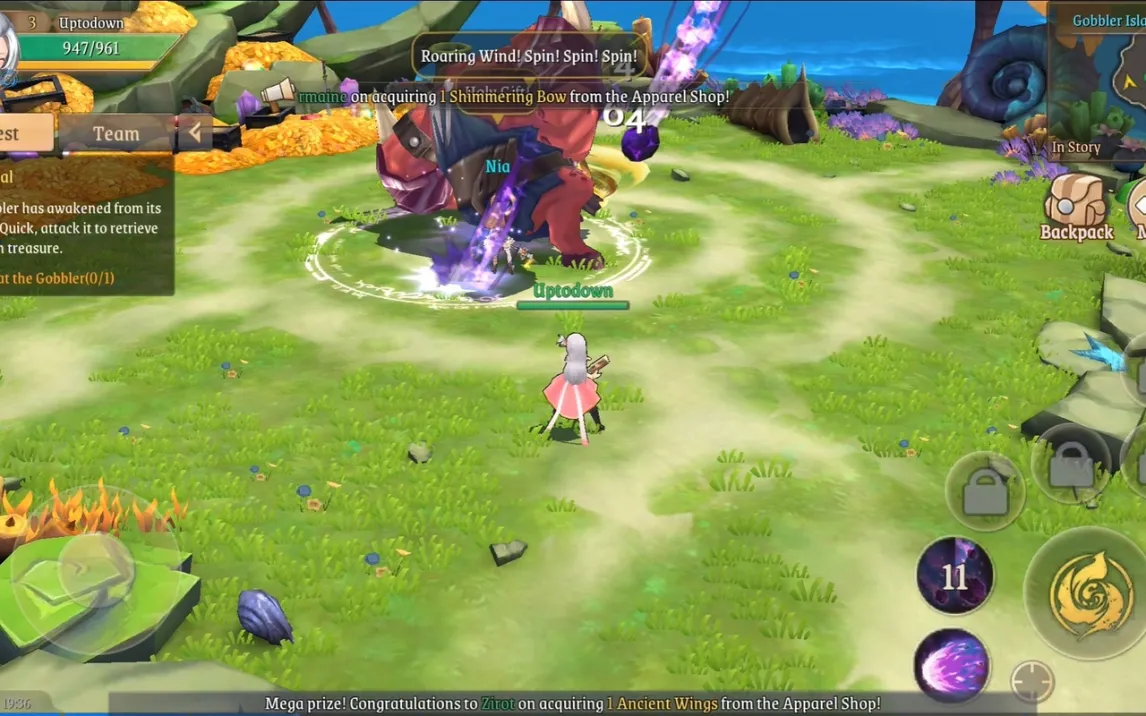Toggle the crosshair target lock button

(x=1032, y=682)
